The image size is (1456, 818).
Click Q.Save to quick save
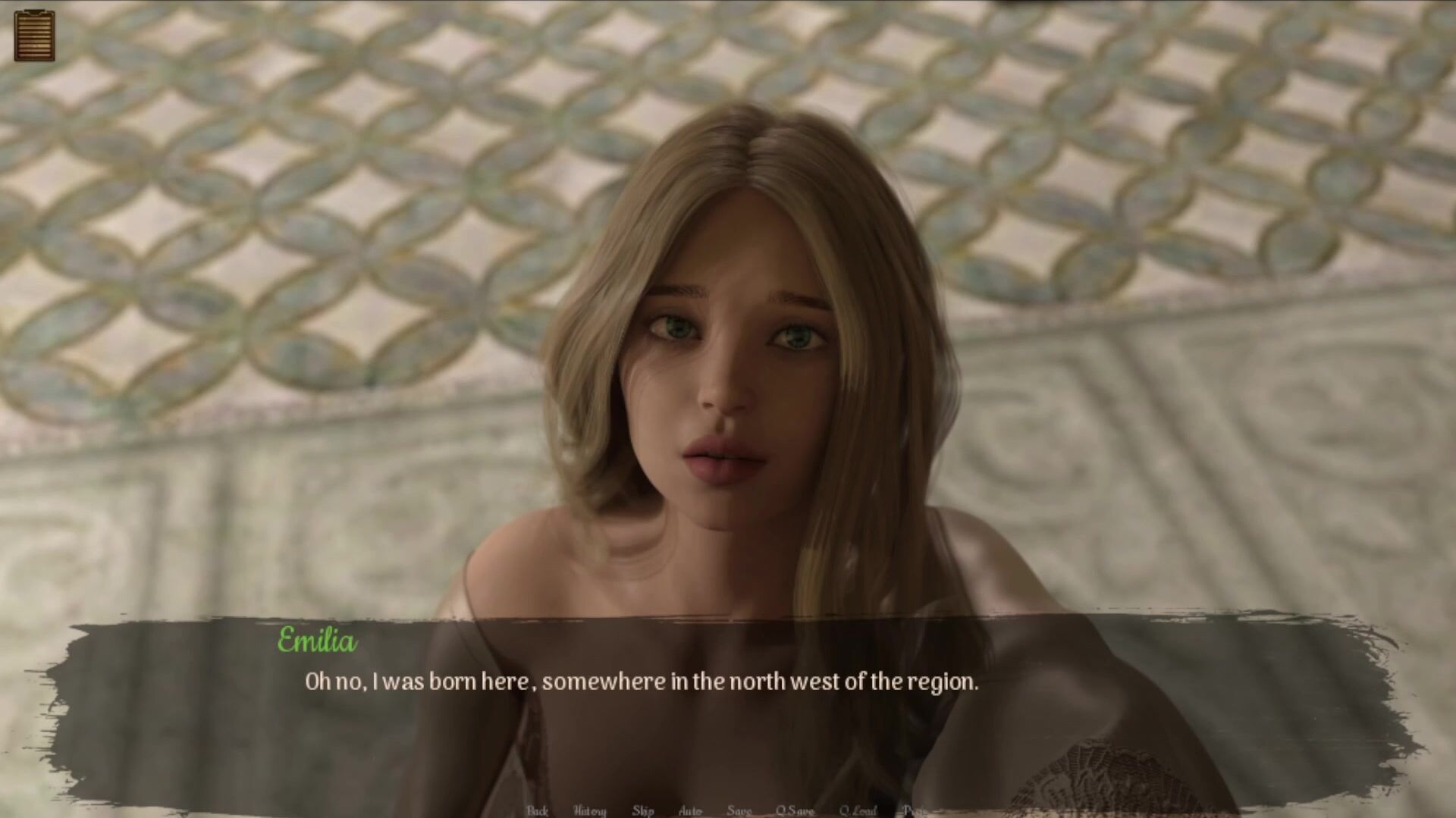click(794, 810)
